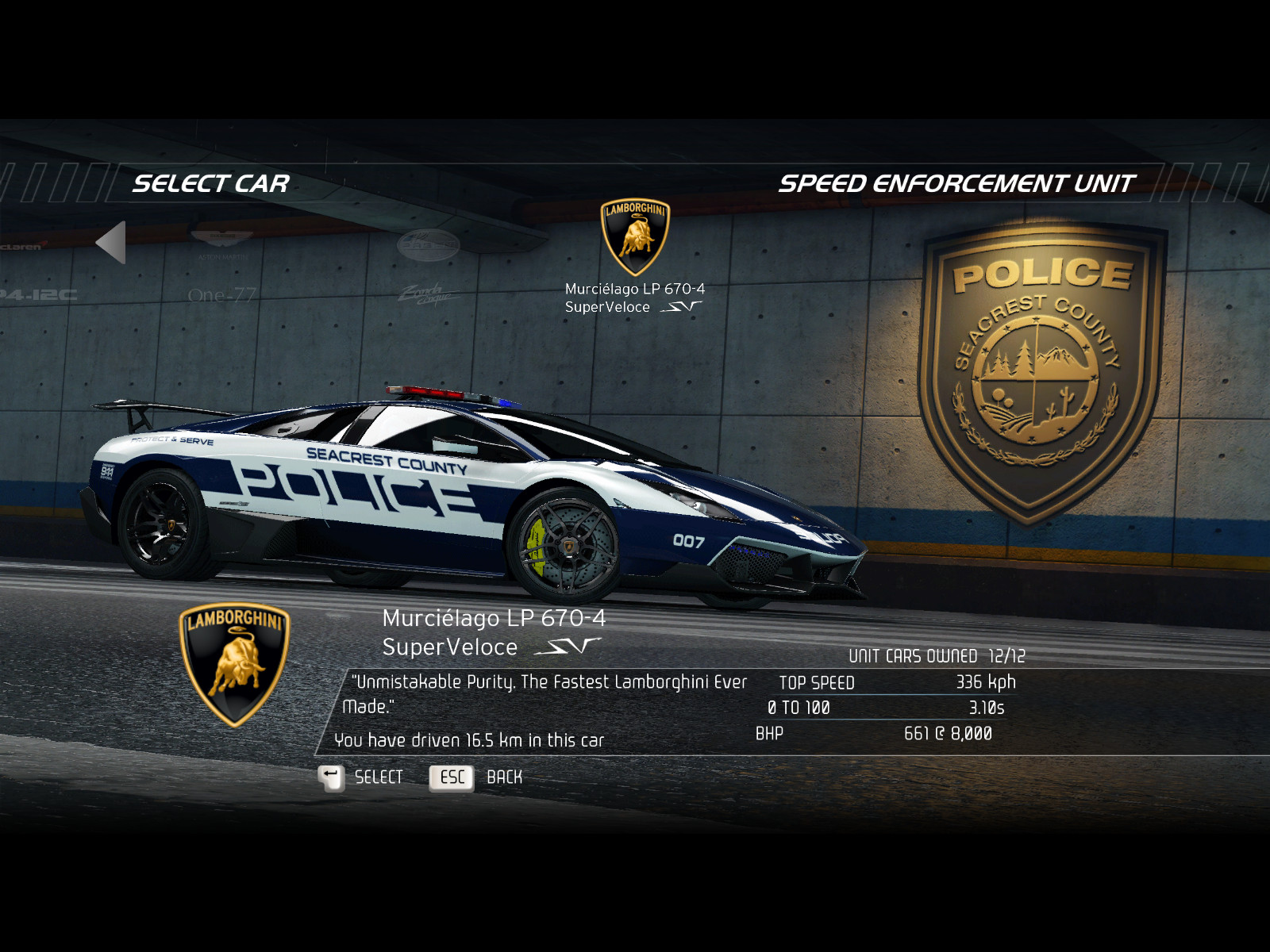The width and height of the screenshot is (1270, 952).
Task: Choose the Pagani Zonda Cinque car entry
Action: pyautogui.click(x=428, y=270)
